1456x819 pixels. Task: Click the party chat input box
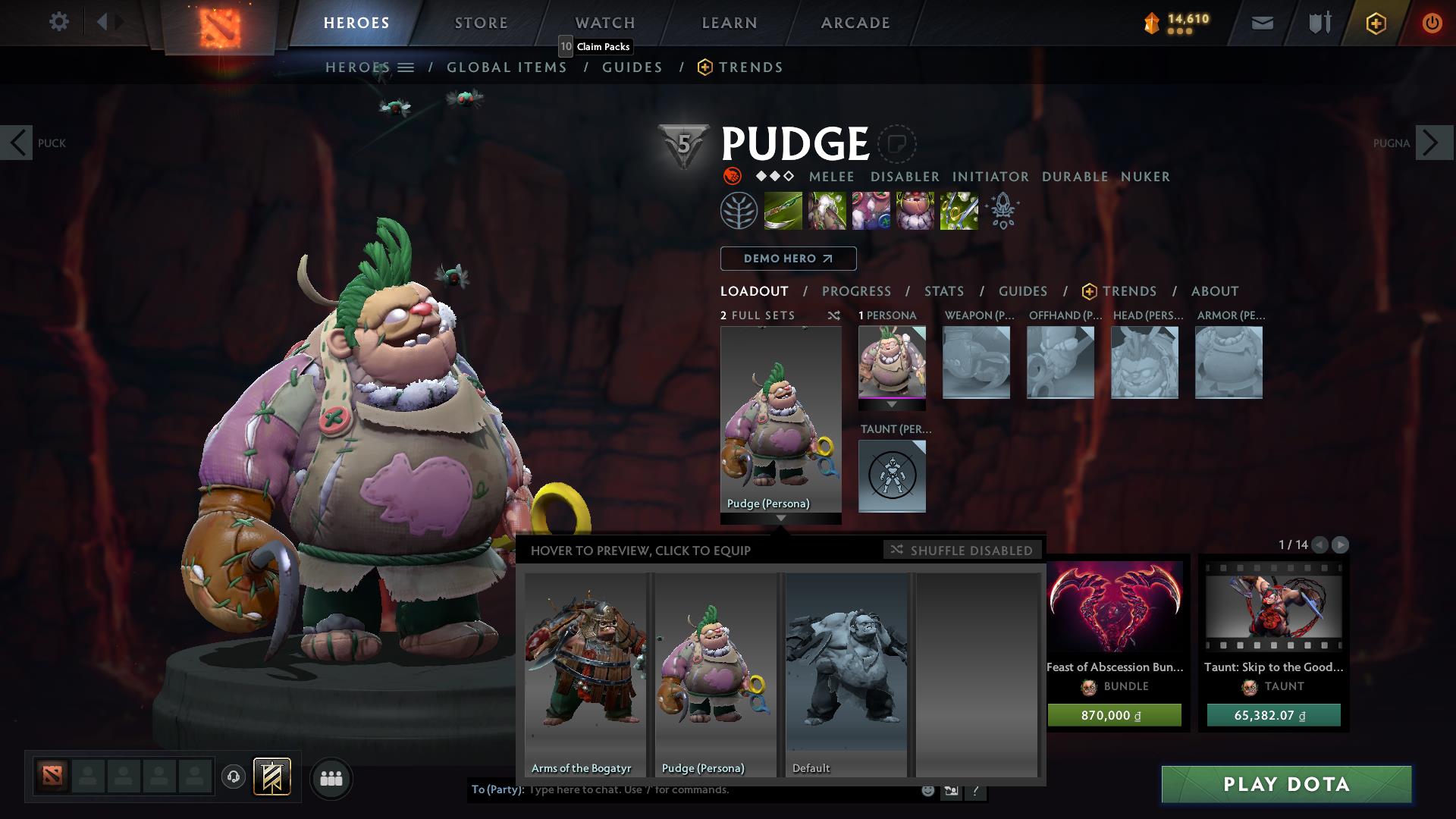click(x=720, y=790)
